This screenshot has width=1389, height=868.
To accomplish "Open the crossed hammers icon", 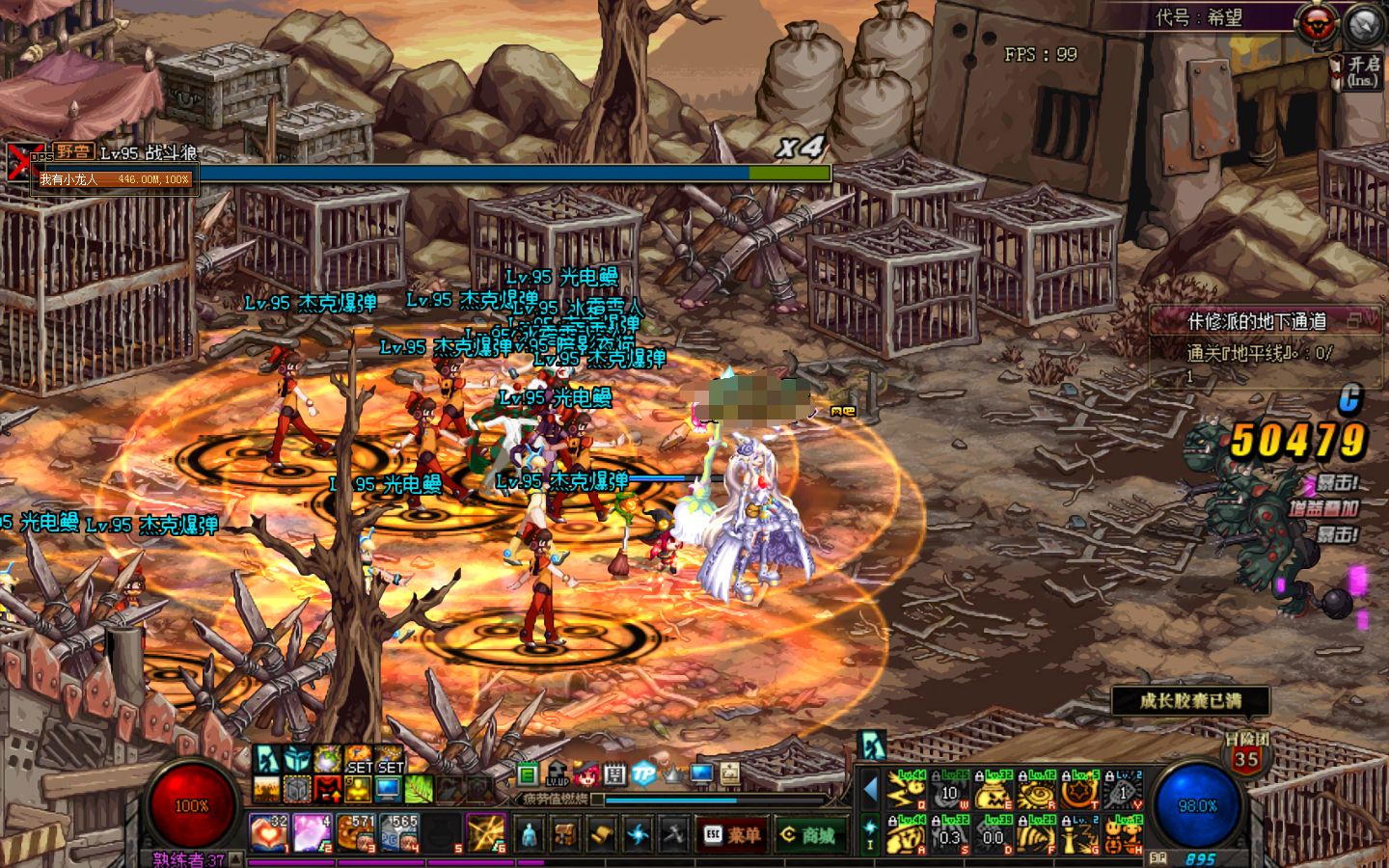I will 673,834.
